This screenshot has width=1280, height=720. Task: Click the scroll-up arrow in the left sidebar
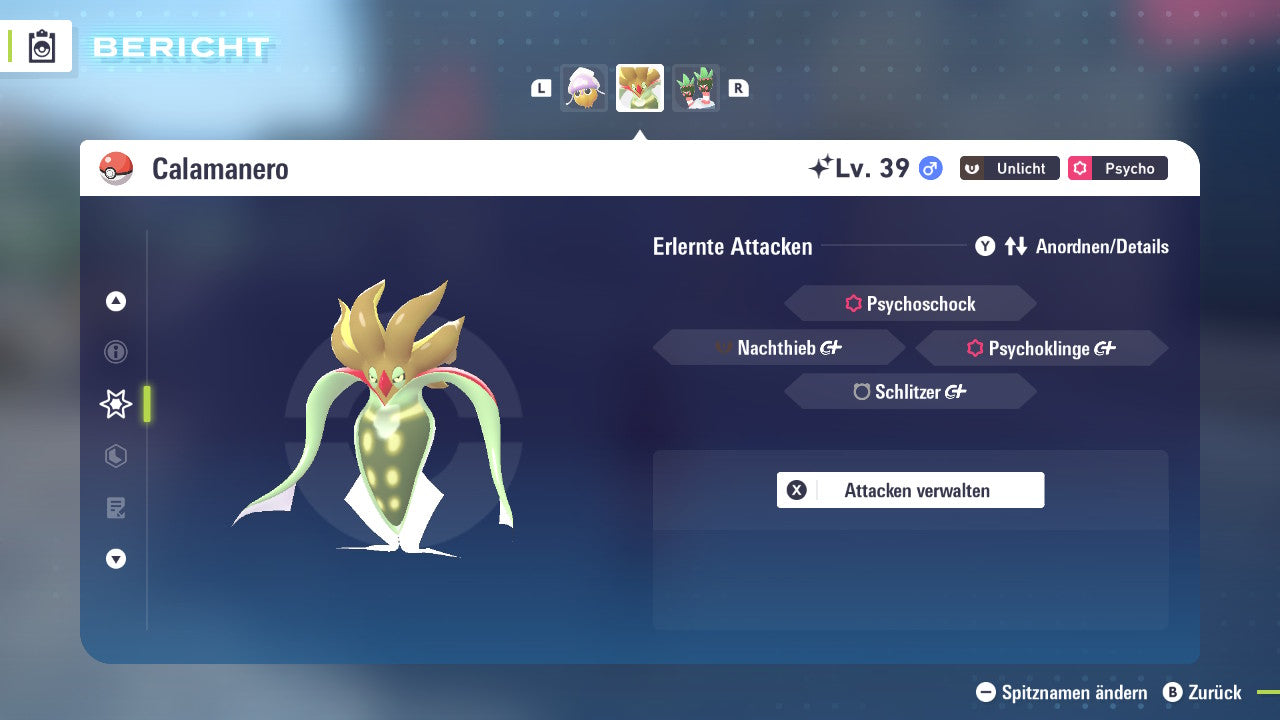[x=115, y=301]
